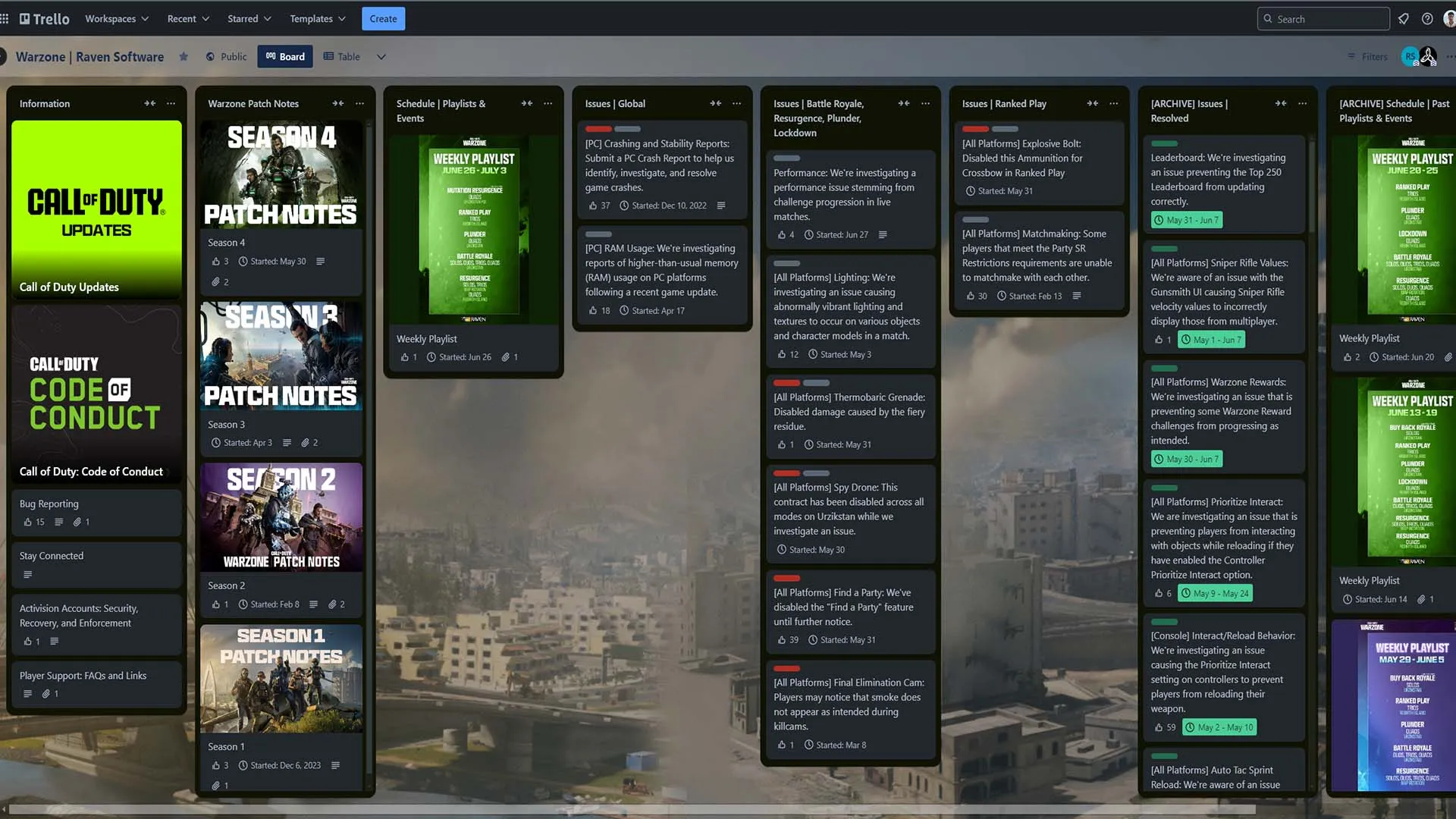Open the Workspaces dropdown
The image size is (1456, 819).
(x=115, y=18)
